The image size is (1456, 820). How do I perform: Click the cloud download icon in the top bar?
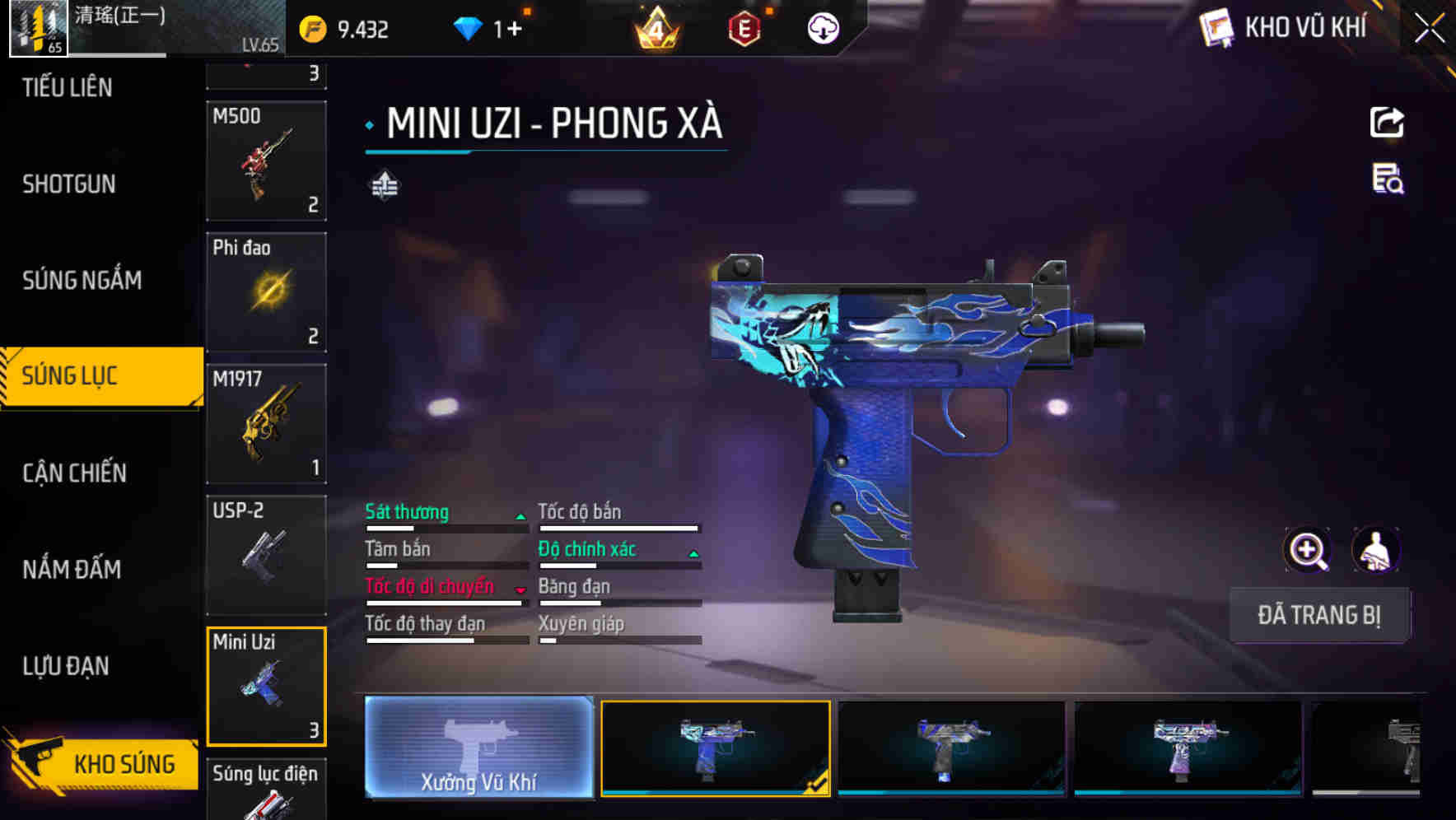tap(822, 27)
